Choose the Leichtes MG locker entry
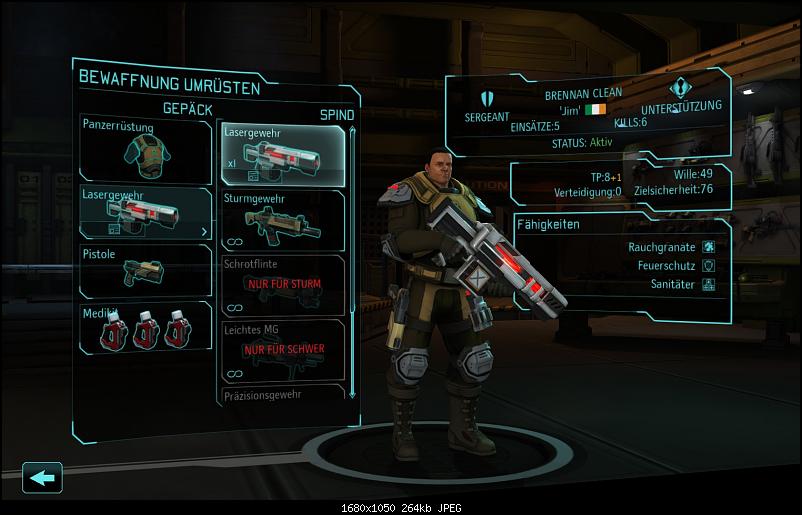 283,349
